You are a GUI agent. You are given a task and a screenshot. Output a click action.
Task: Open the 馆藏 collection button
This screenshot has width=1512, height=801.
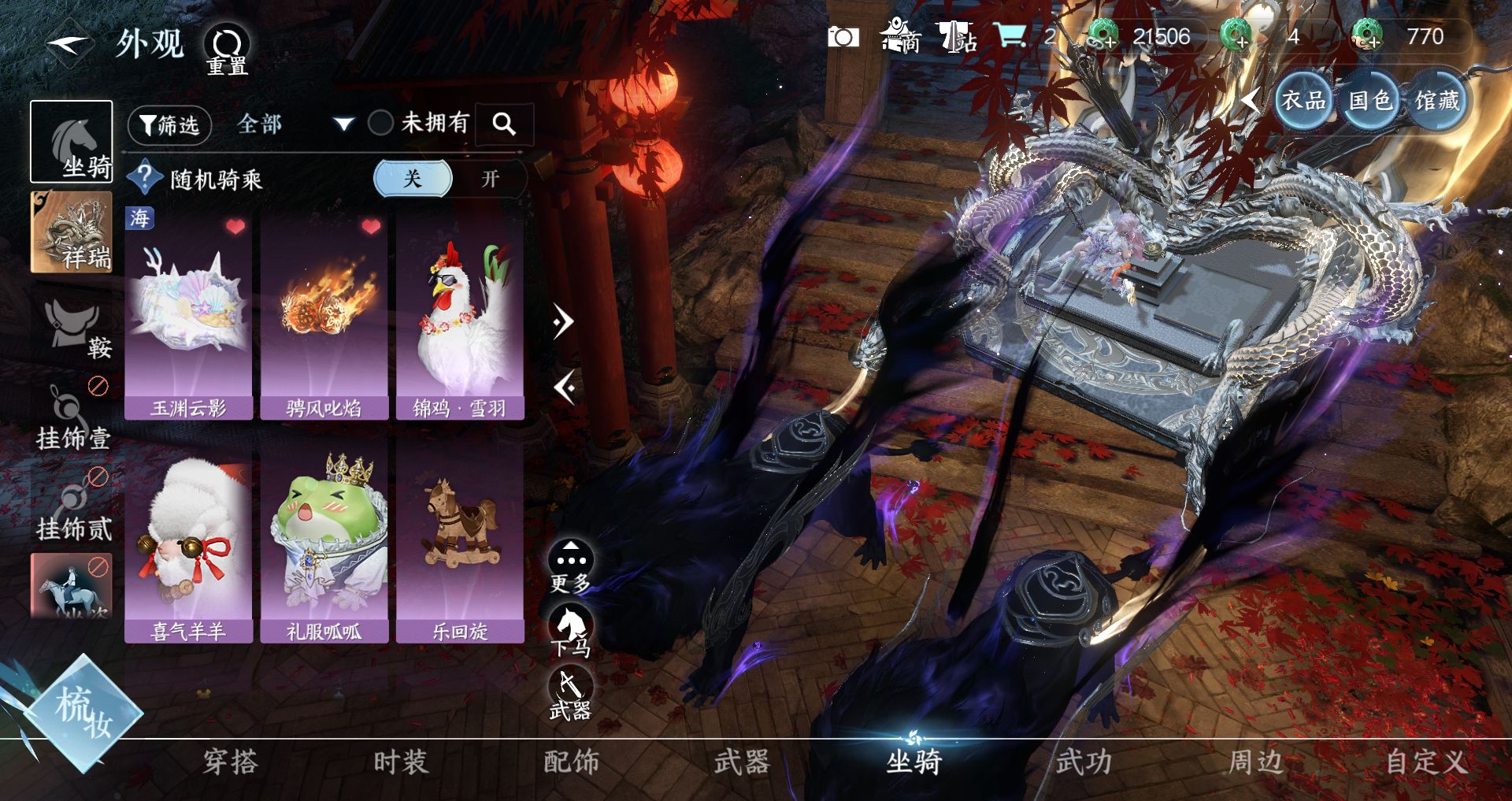click(1436, 101)
